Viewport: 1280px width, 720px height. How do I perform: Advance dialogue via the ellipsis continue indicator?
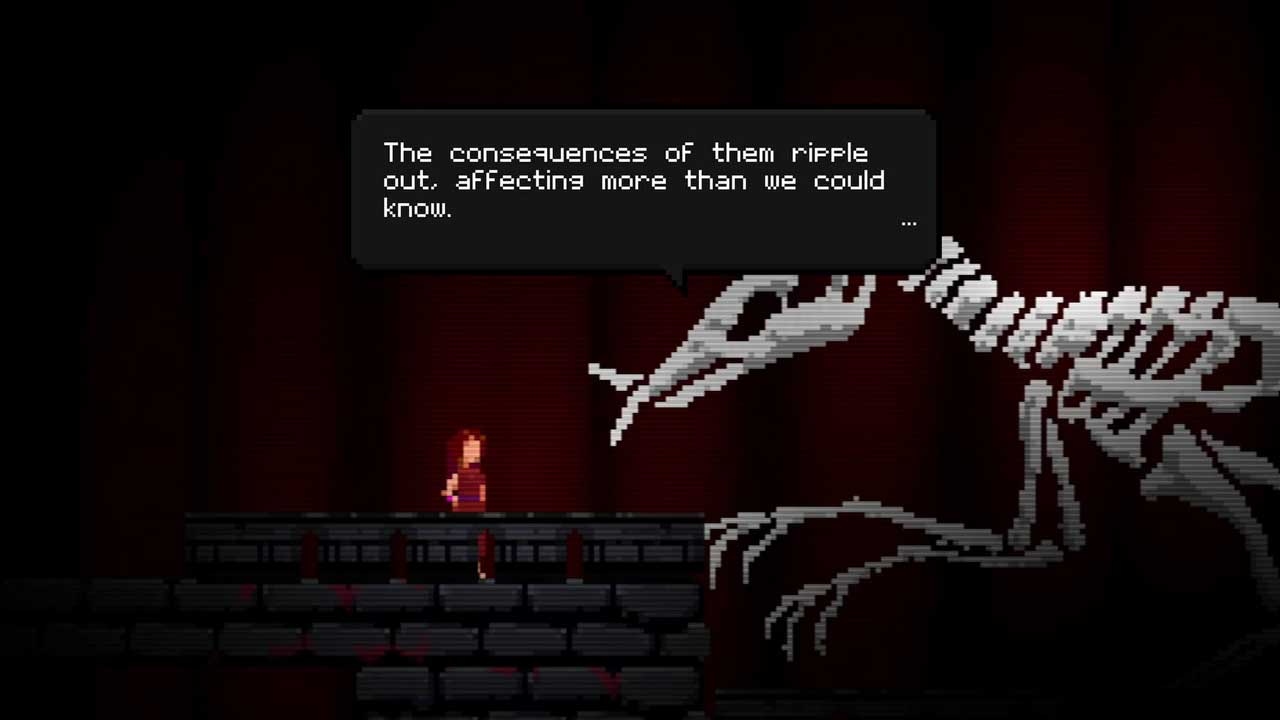pyautogui.click(x=908, y=223)
